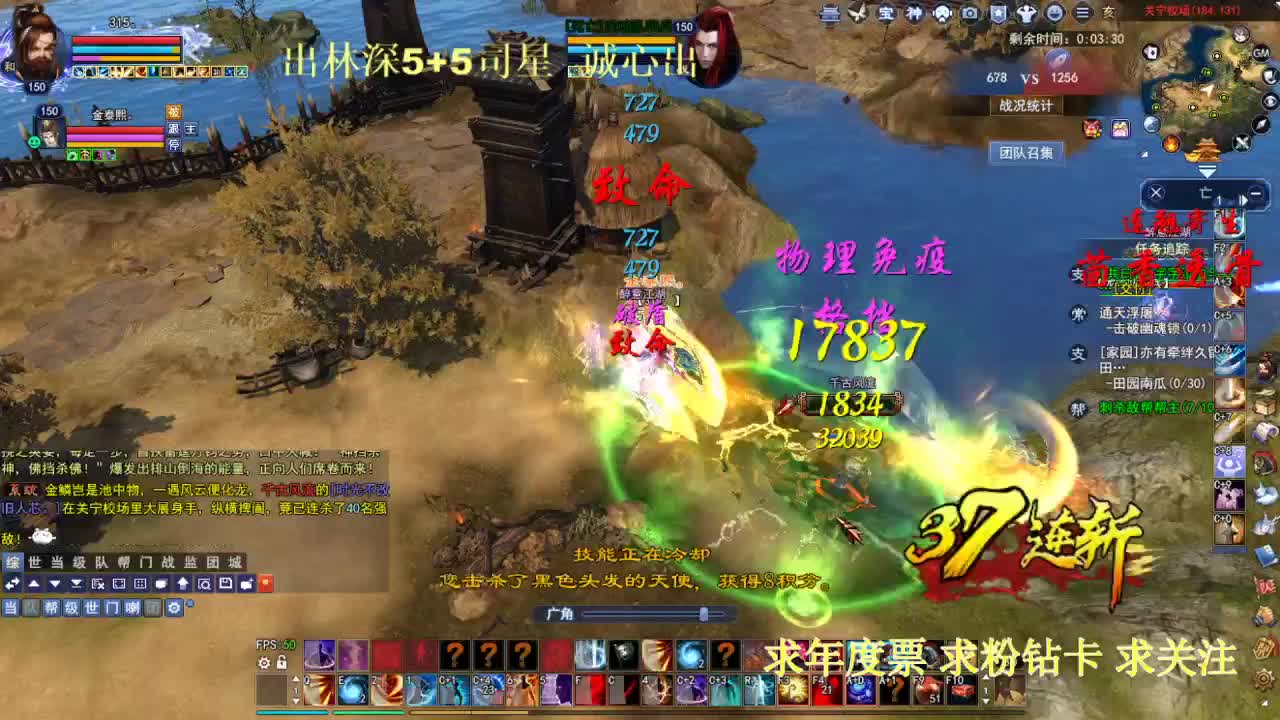1280x720 pixels.
Task: Open the screenshot camera icon on top toolbar
Action: click(970, 13)
